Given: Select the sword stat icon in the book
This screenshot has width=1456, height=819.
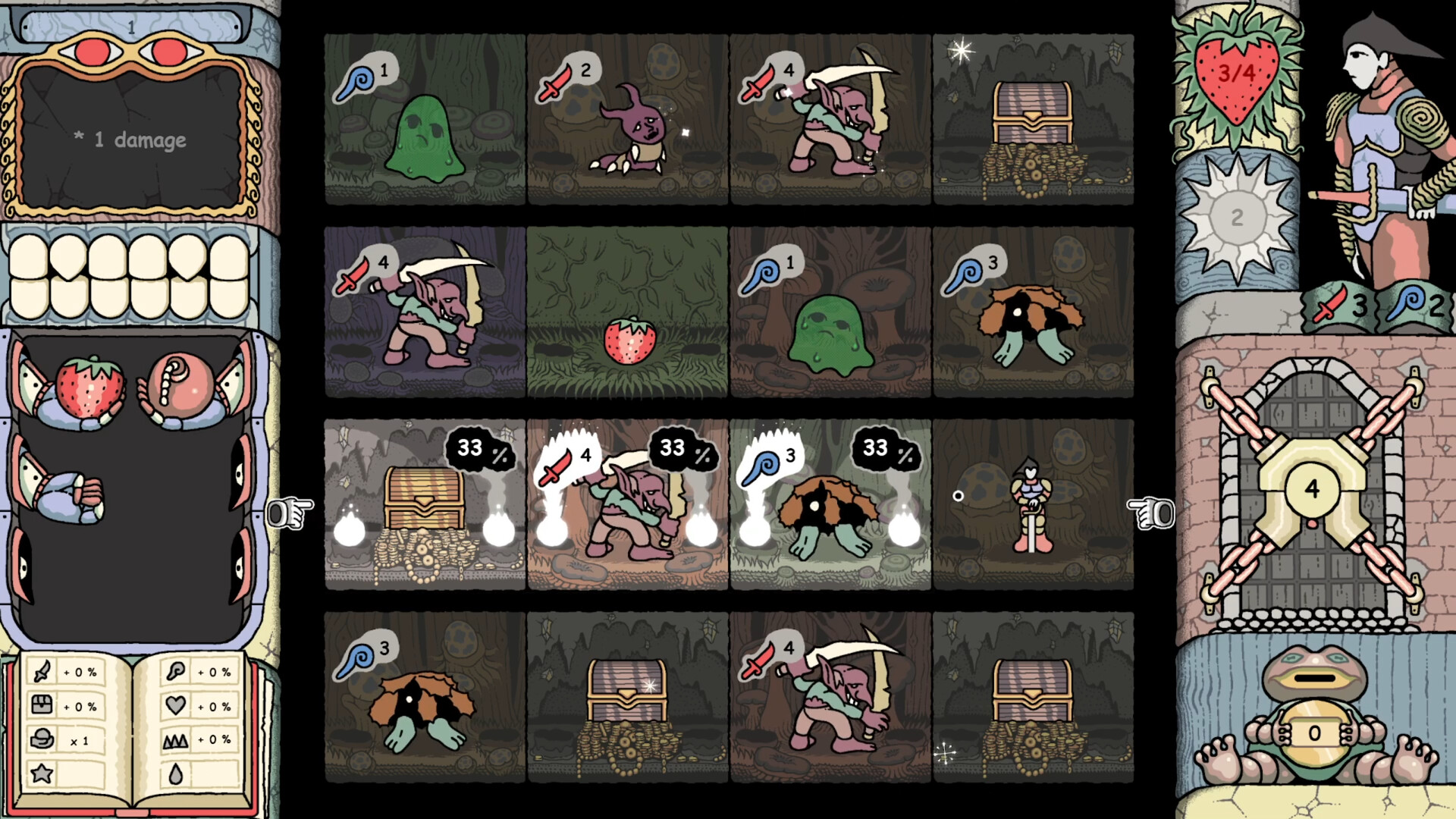Looking at the screenshot, I should click(x=42, y=672).
